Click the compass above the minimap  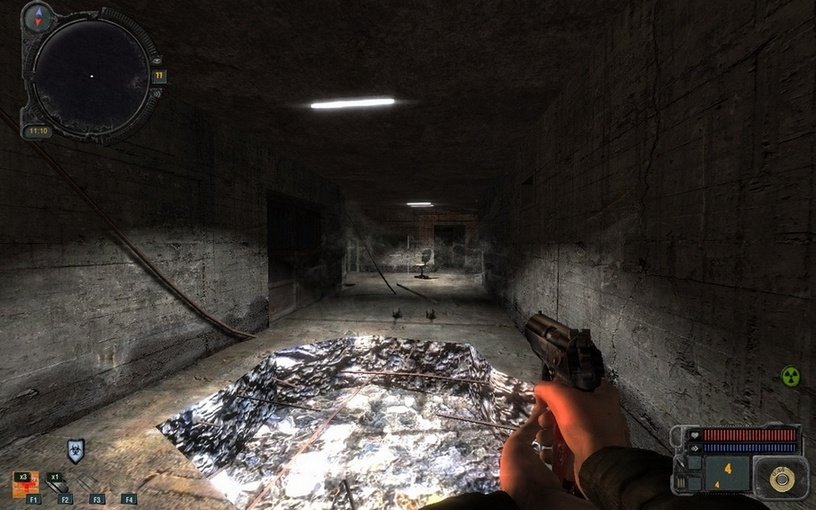pos(41,17)
